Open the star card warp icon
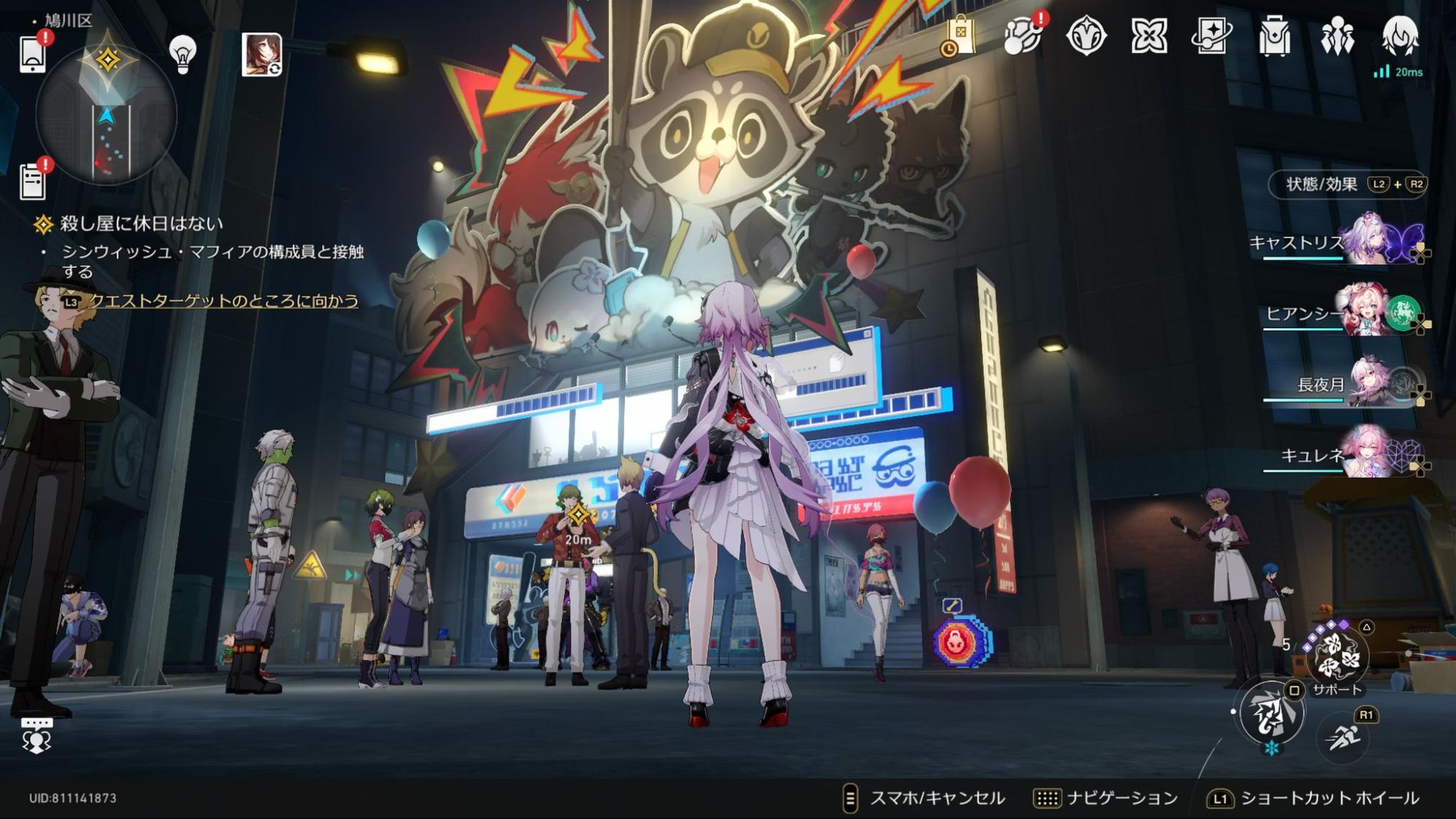 coord(1211,36)
